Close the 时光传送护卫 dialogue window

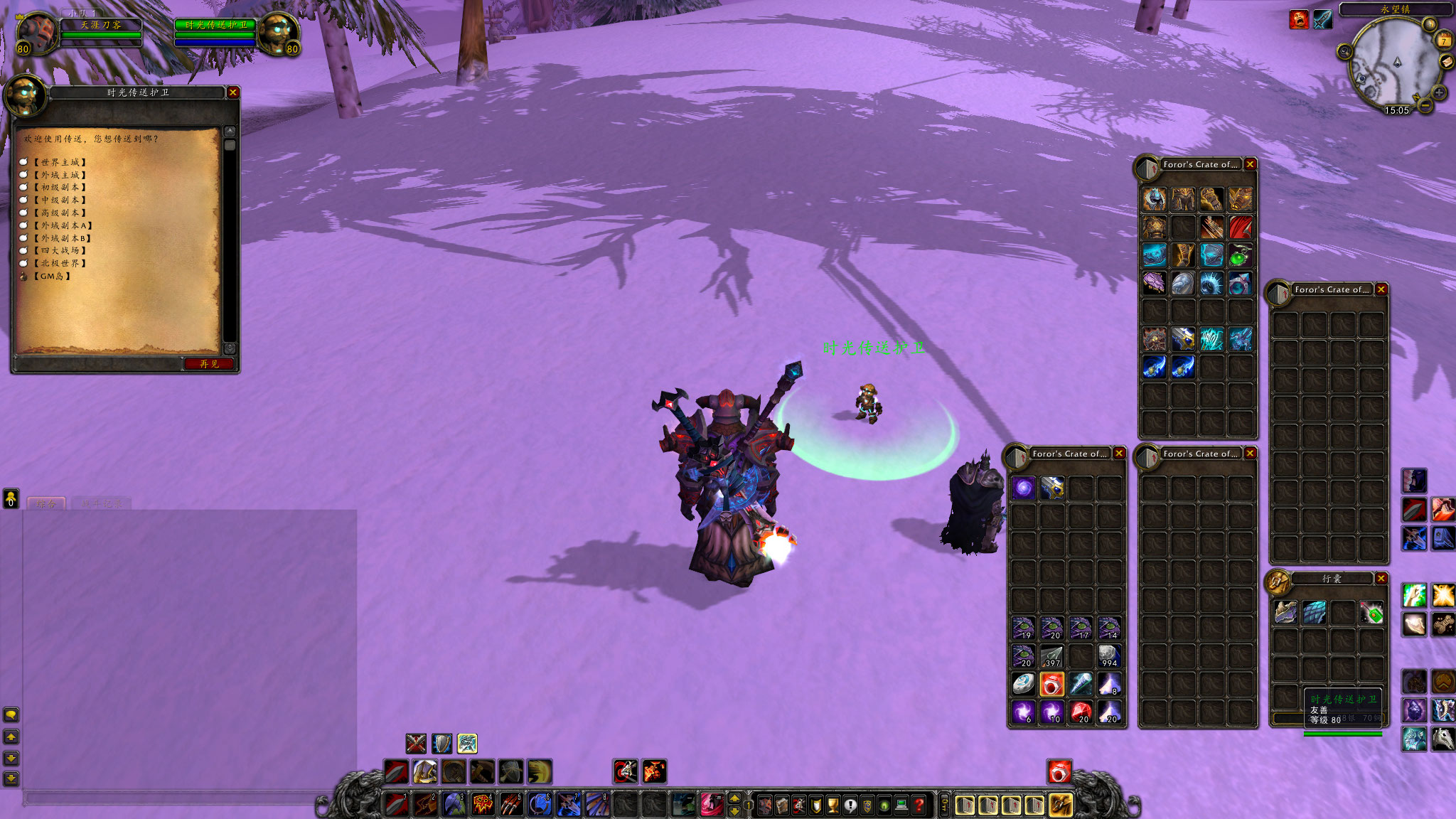(x=232, y=92)
